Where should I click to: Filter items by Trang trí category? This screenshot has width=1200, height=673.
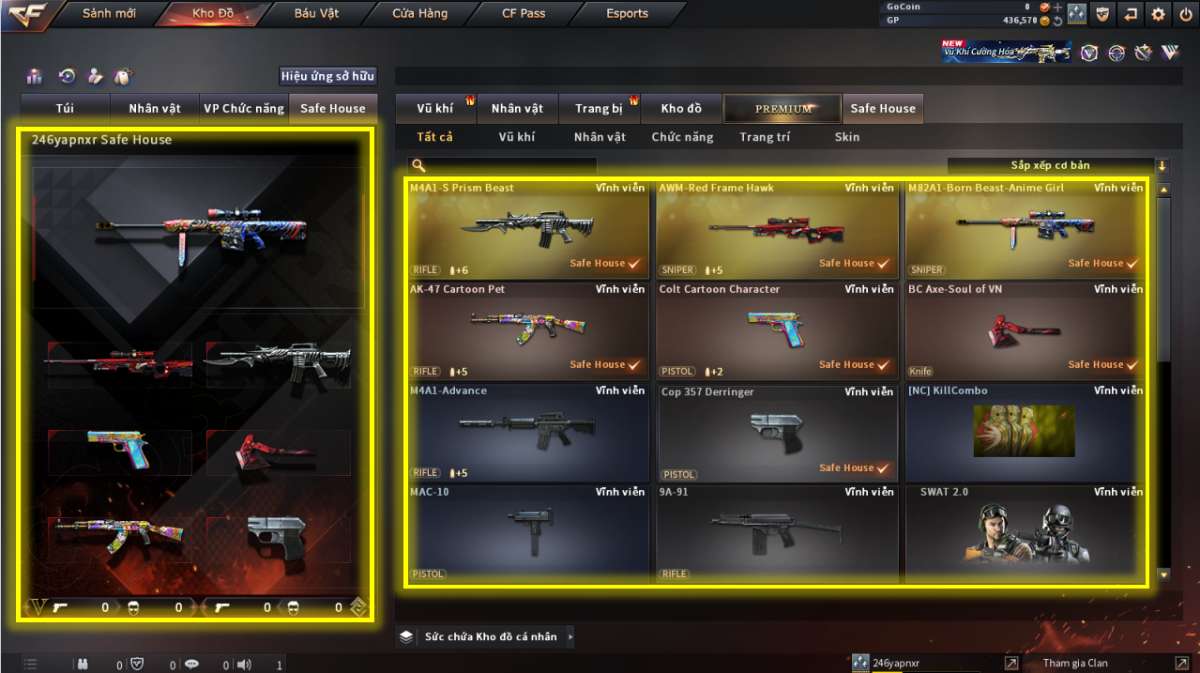[764, 137]
